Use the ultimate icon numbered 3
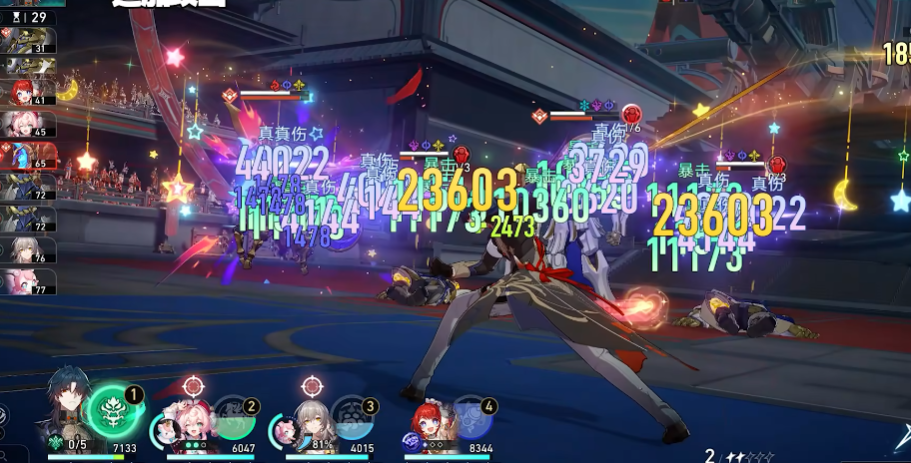This screenshot has height=463, width=911. 352,418
